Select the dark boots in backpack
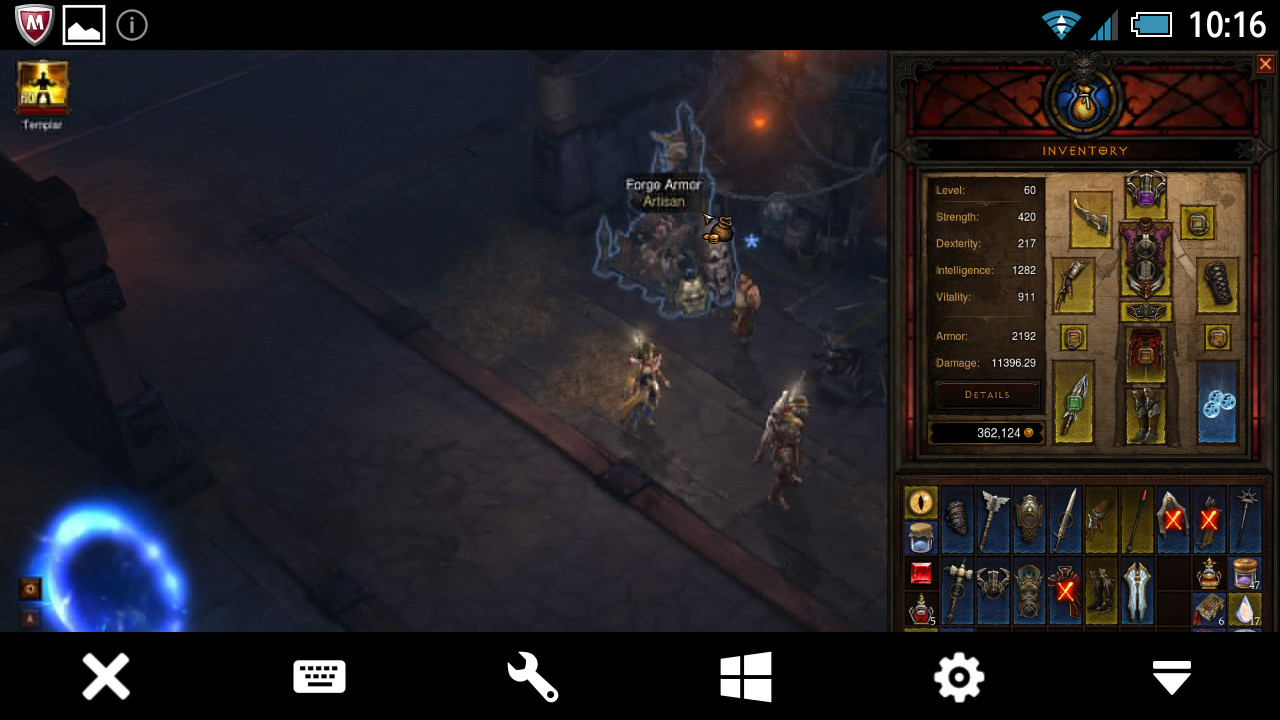 (x=1101, y=591)
